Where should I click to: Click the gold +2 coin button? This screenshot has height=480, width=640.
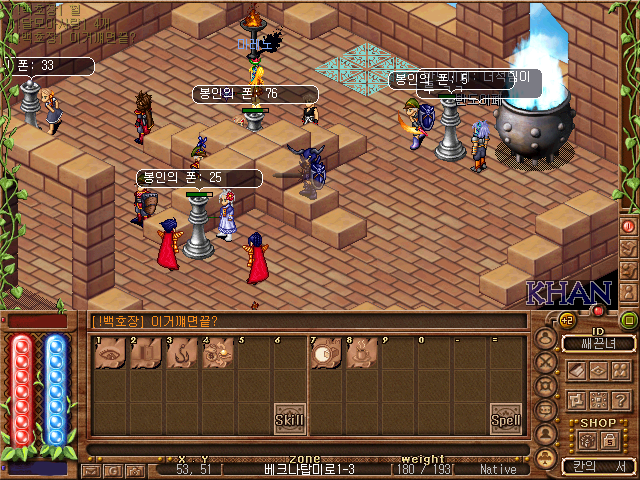click(x=564, y=320)
